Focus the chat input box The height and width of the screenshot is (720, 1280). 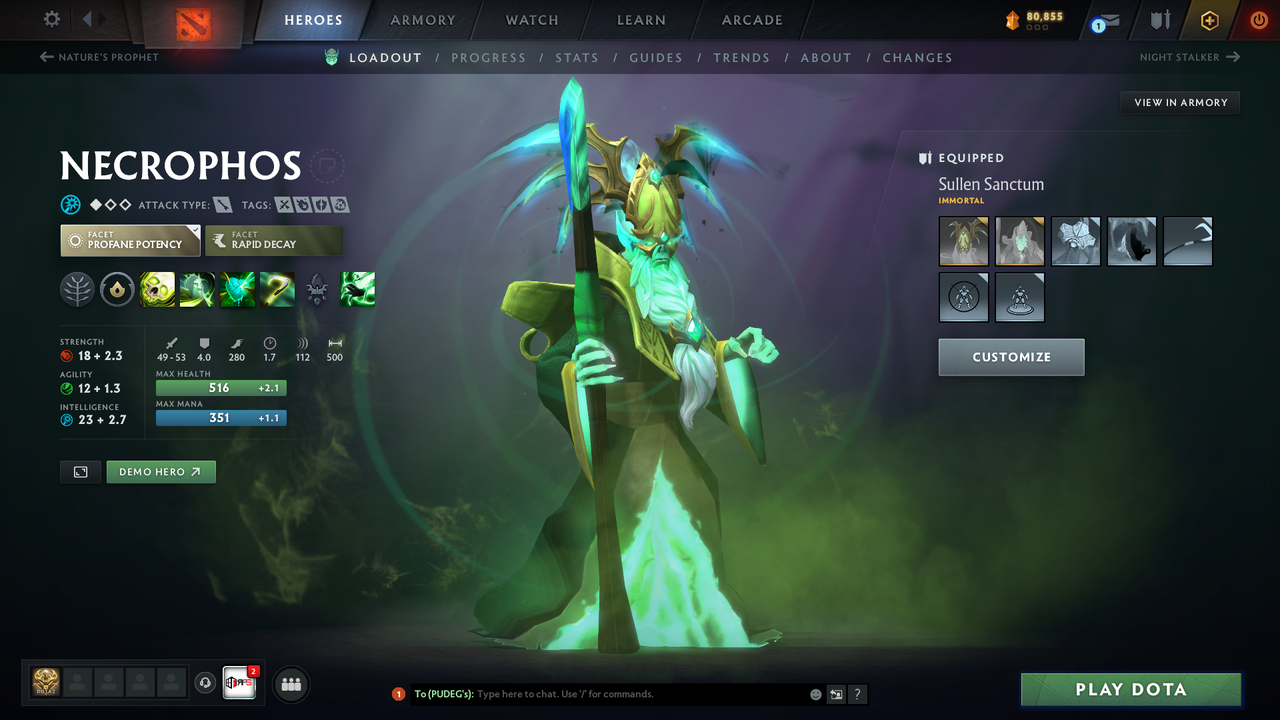[640, 694]
